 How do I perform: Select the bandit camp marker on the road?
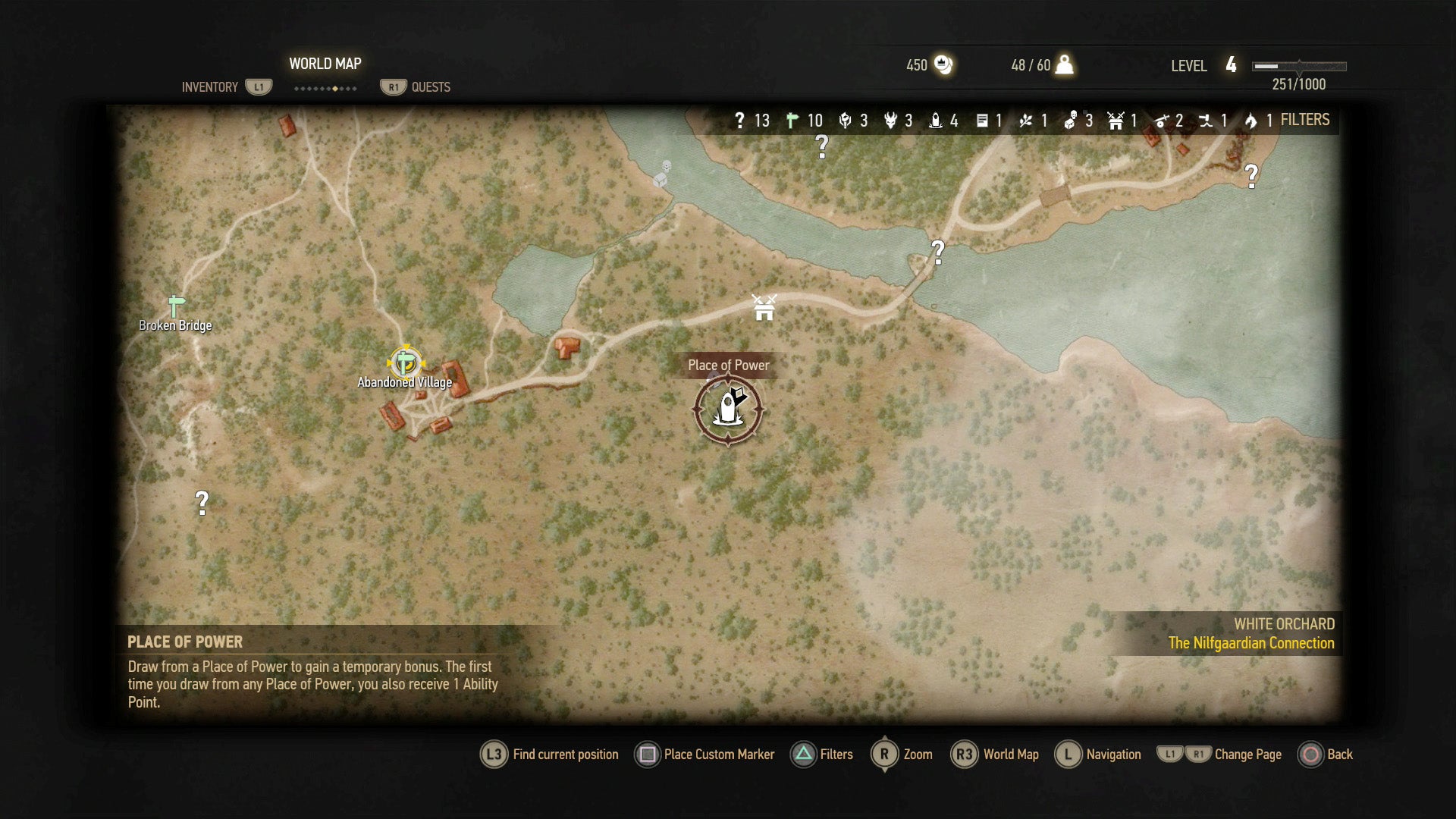(764, 307)
